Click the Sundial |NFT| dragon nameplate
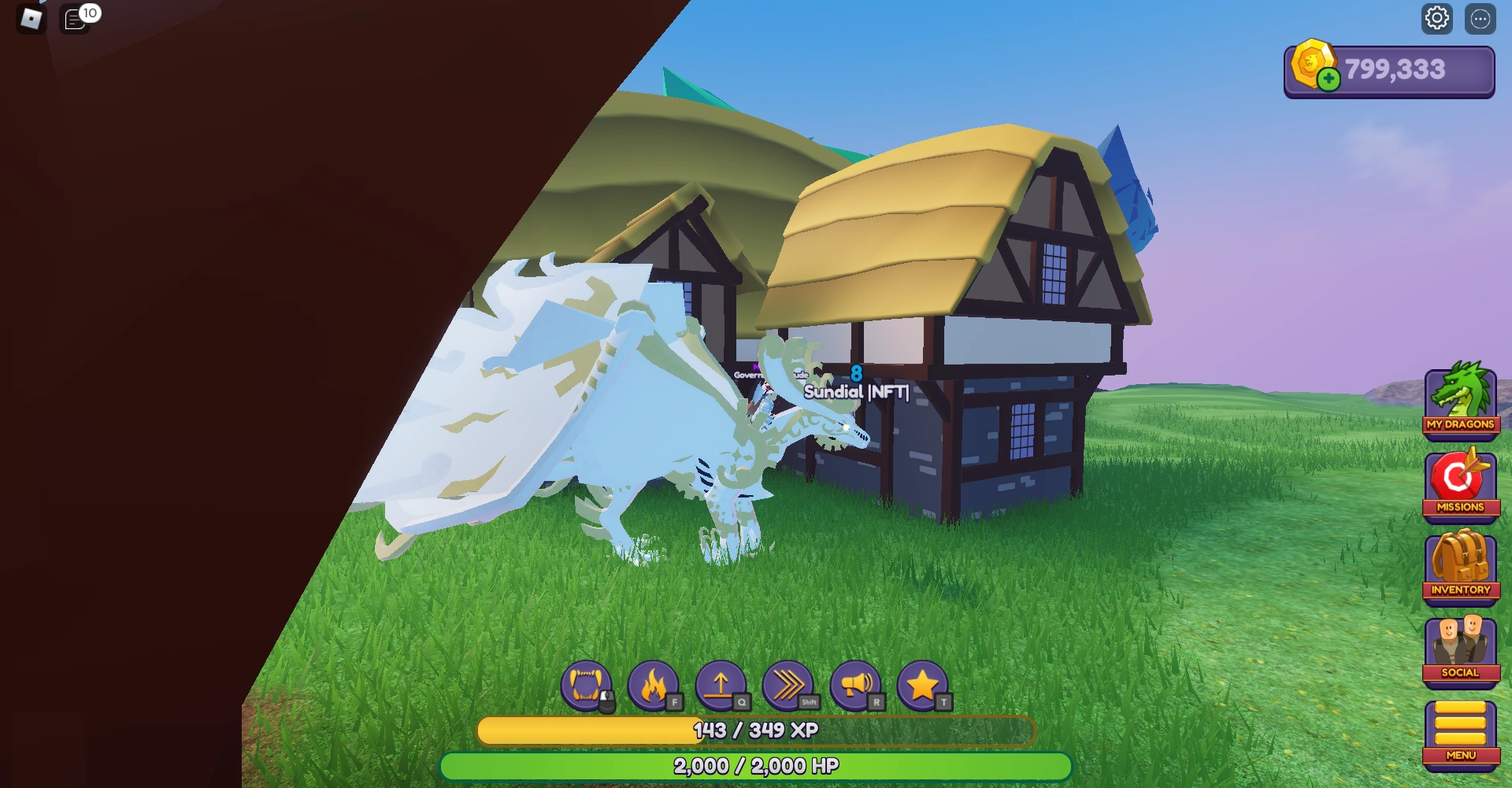This screenshot has height=788, width=1512. (x=855, y=390)
